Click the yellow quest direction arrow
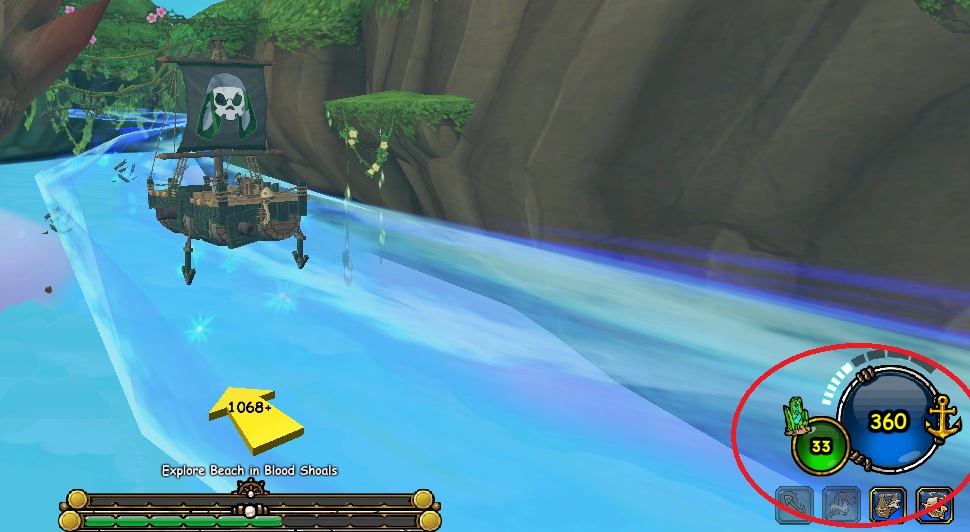The height and width of the screenshot is (532, 970). click(x=255, y=419)
